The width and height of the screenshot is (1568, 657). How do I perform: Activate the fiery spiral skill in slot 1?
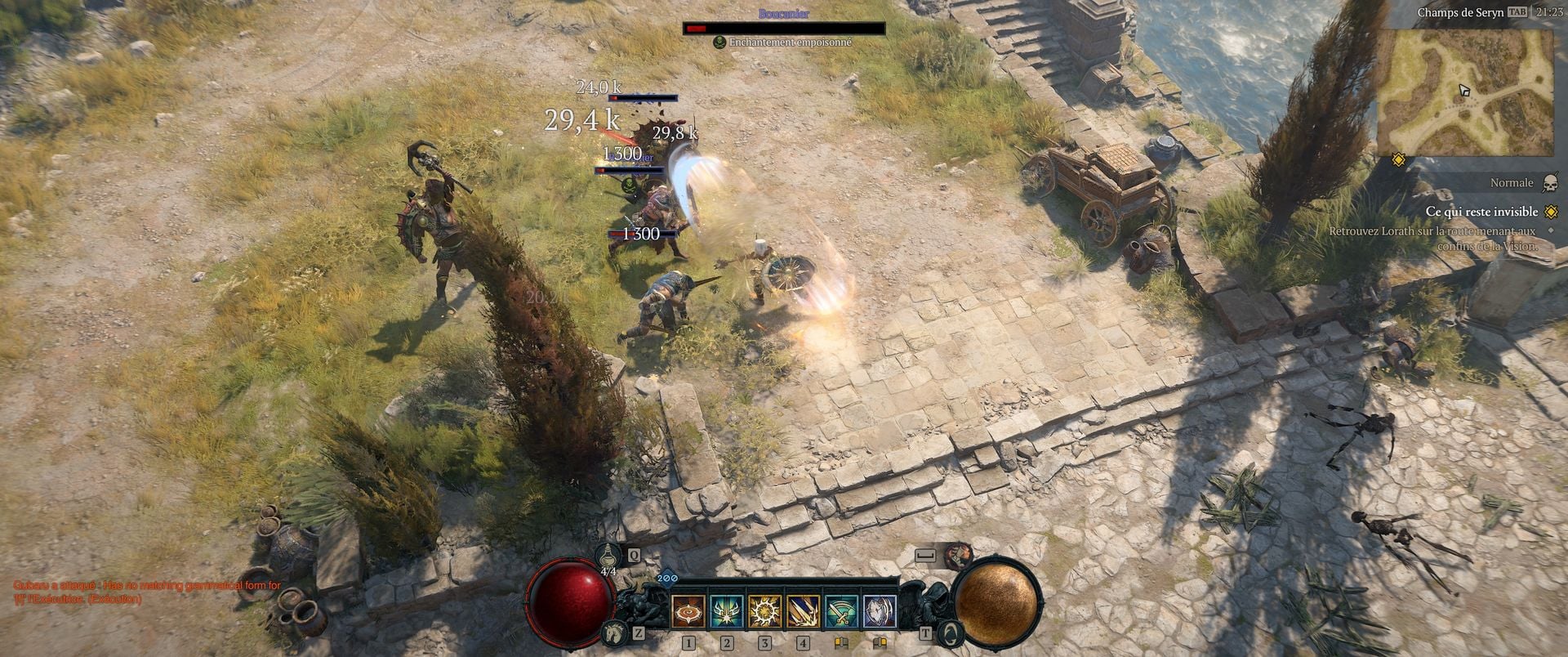click(x=688, y=611)
